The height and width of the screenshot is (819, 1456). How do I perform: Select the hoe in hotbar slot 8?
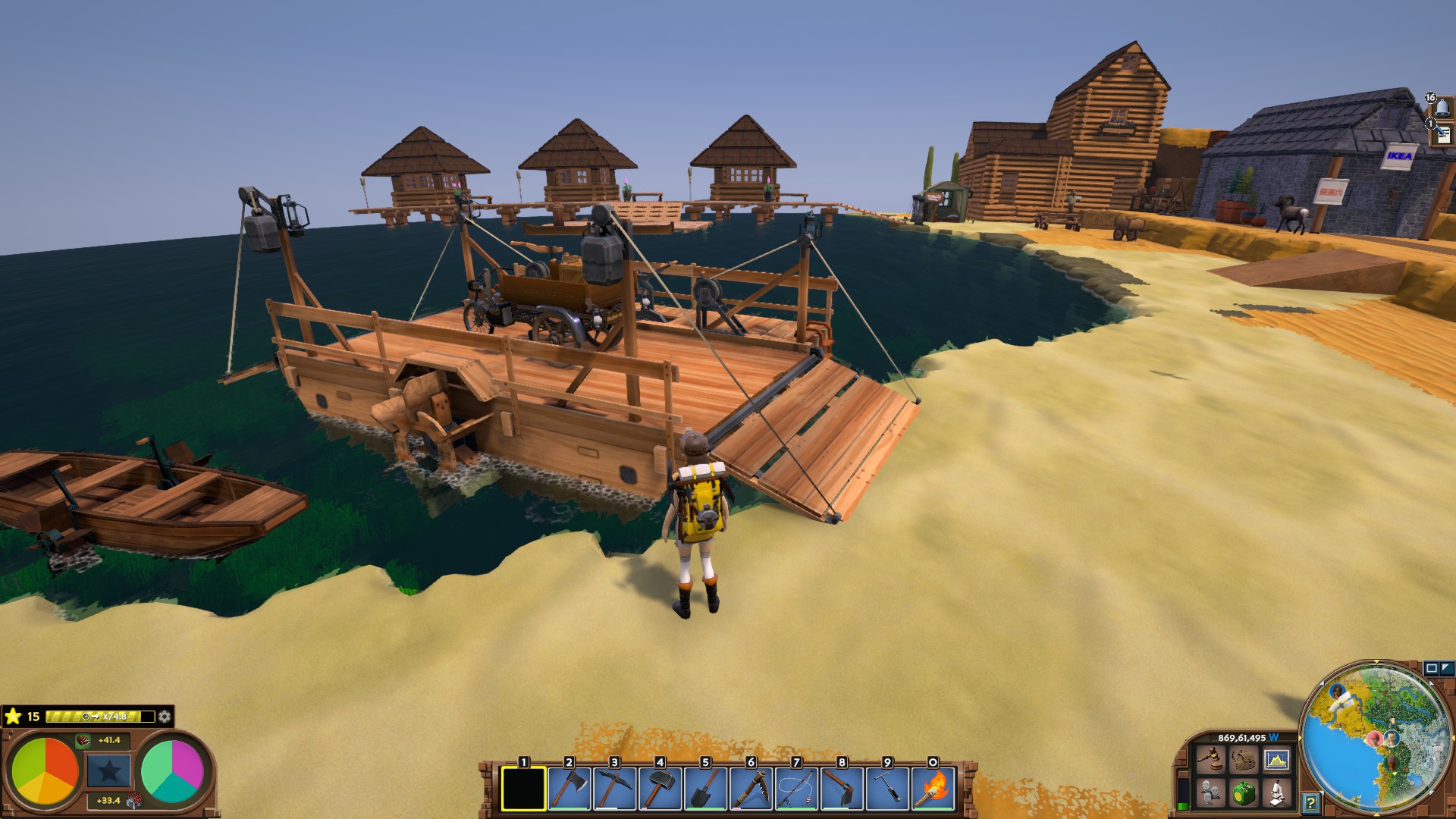coord(842,789)
